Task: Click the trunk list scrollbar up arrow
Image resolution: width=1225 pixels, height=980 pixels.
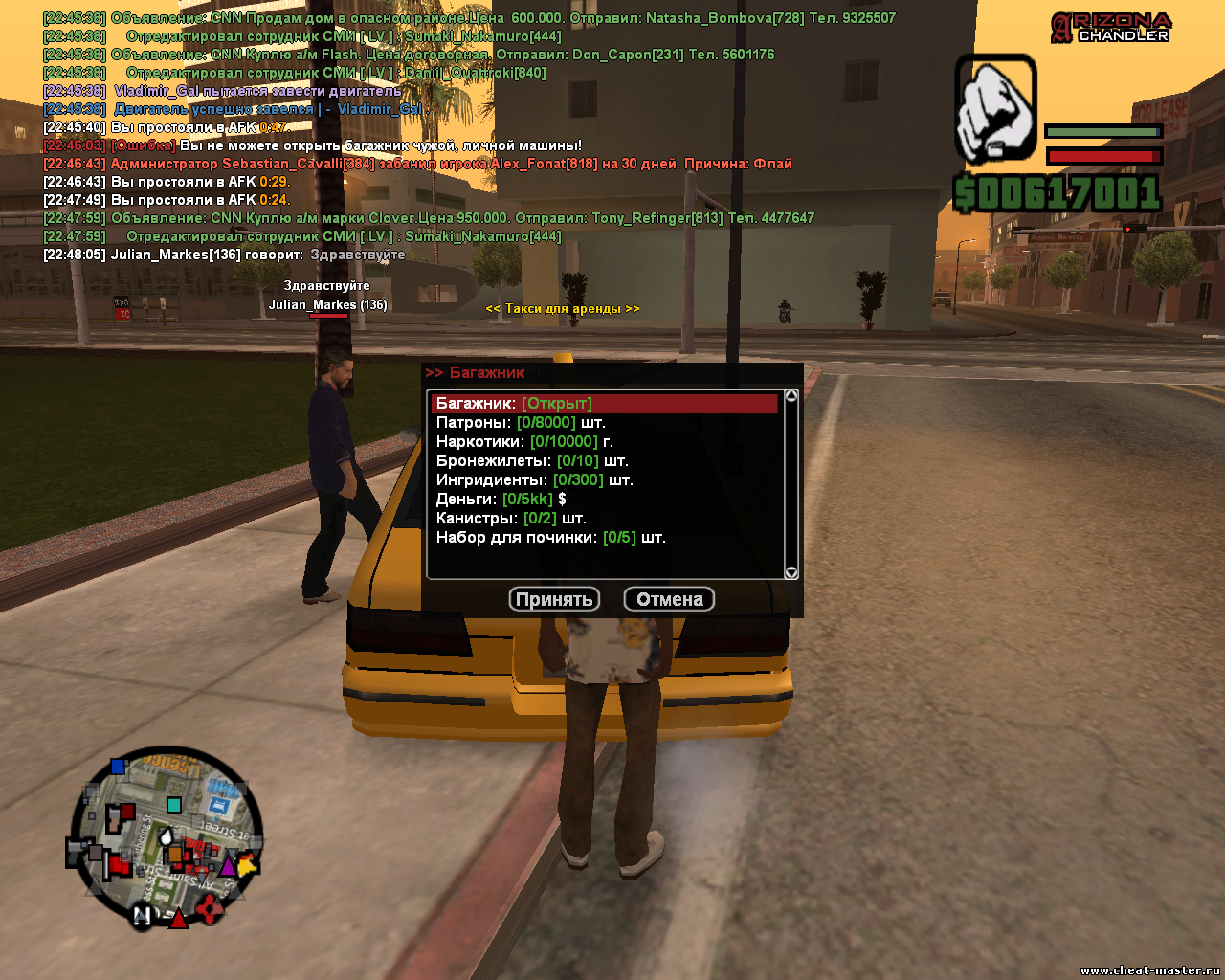Action: coord(791,396)
